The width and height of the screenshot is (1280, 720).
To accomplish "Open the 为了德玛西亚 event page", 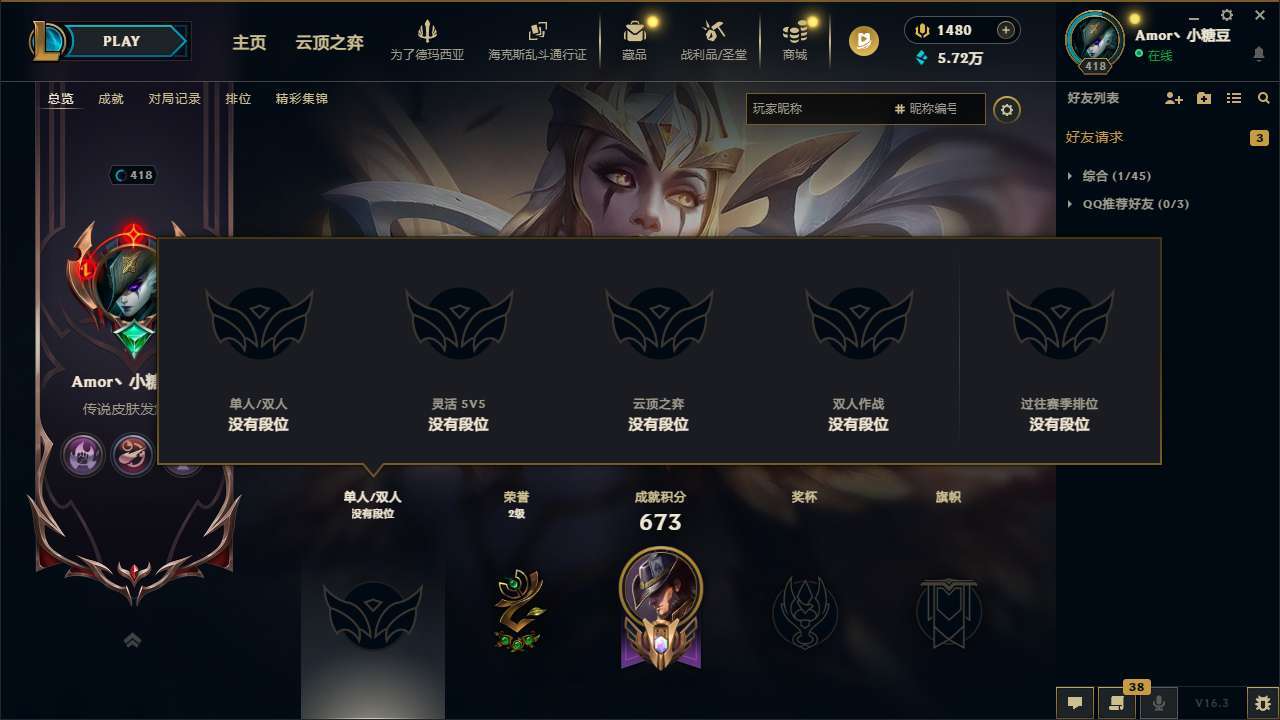I will [x=425, y=42].
